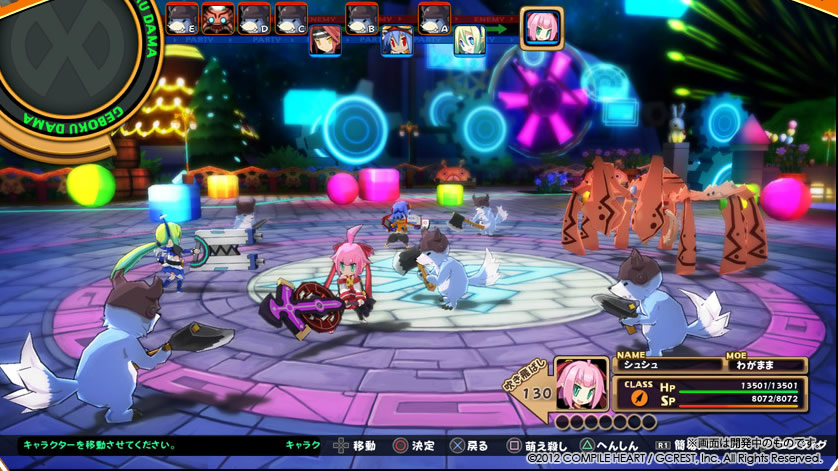Choose enemy wolf D in turn order
The height and width of the screenshot is (471, 838).
click(254, 18)
